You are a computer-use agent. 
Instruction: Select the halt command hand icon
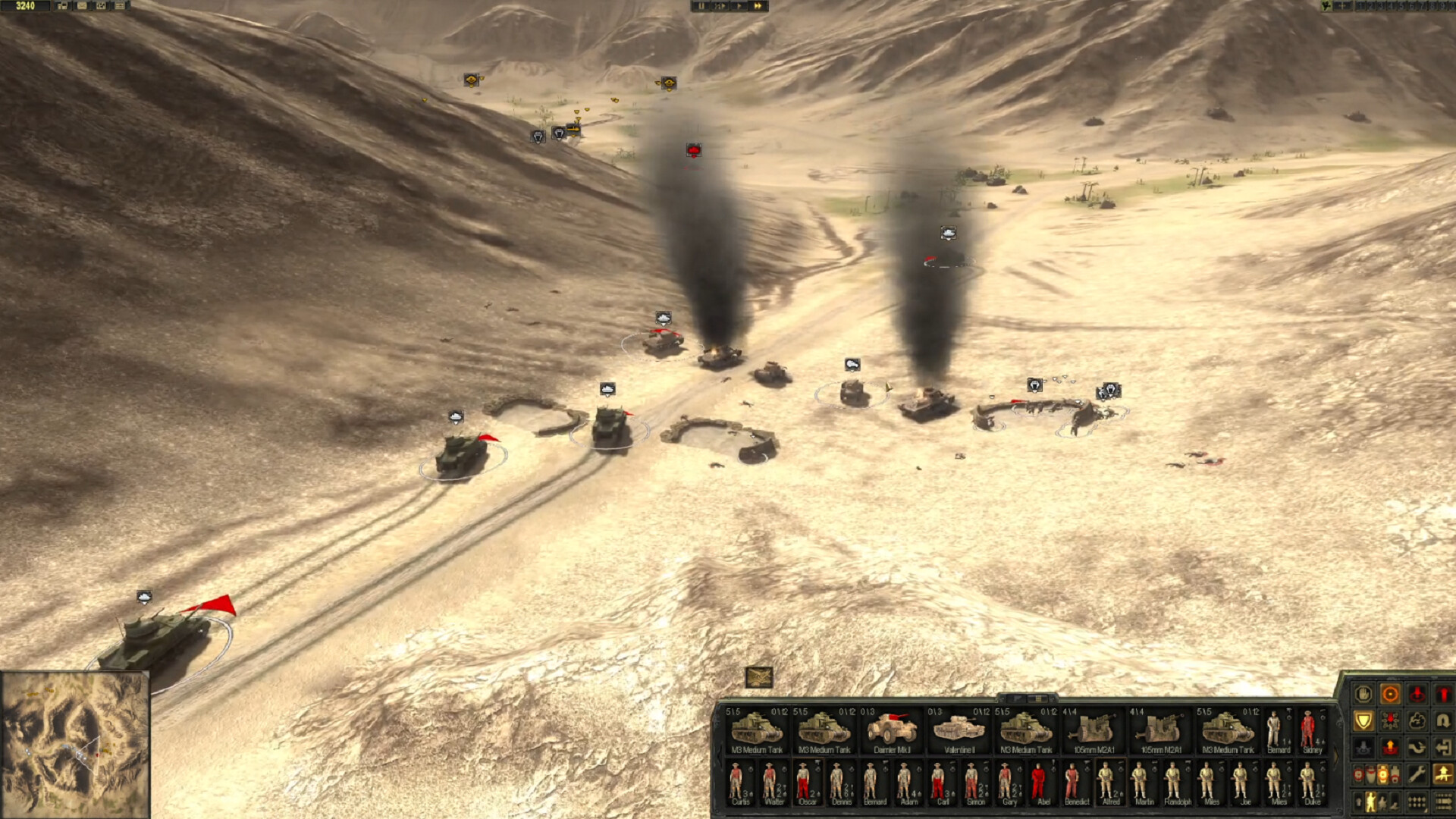click(x=1363, y=693)
